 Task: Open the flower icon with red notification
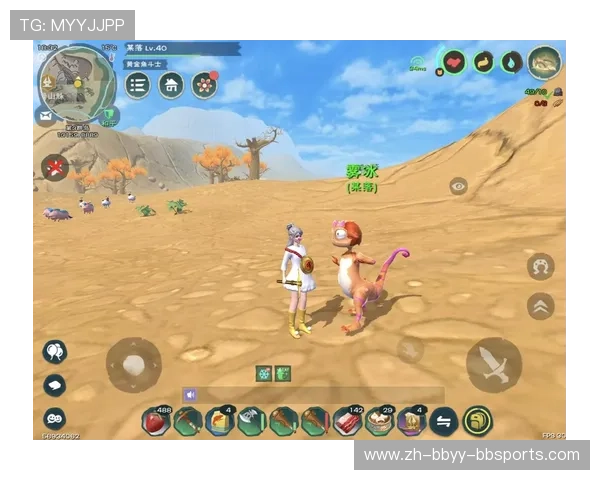(x=205, y=85)
